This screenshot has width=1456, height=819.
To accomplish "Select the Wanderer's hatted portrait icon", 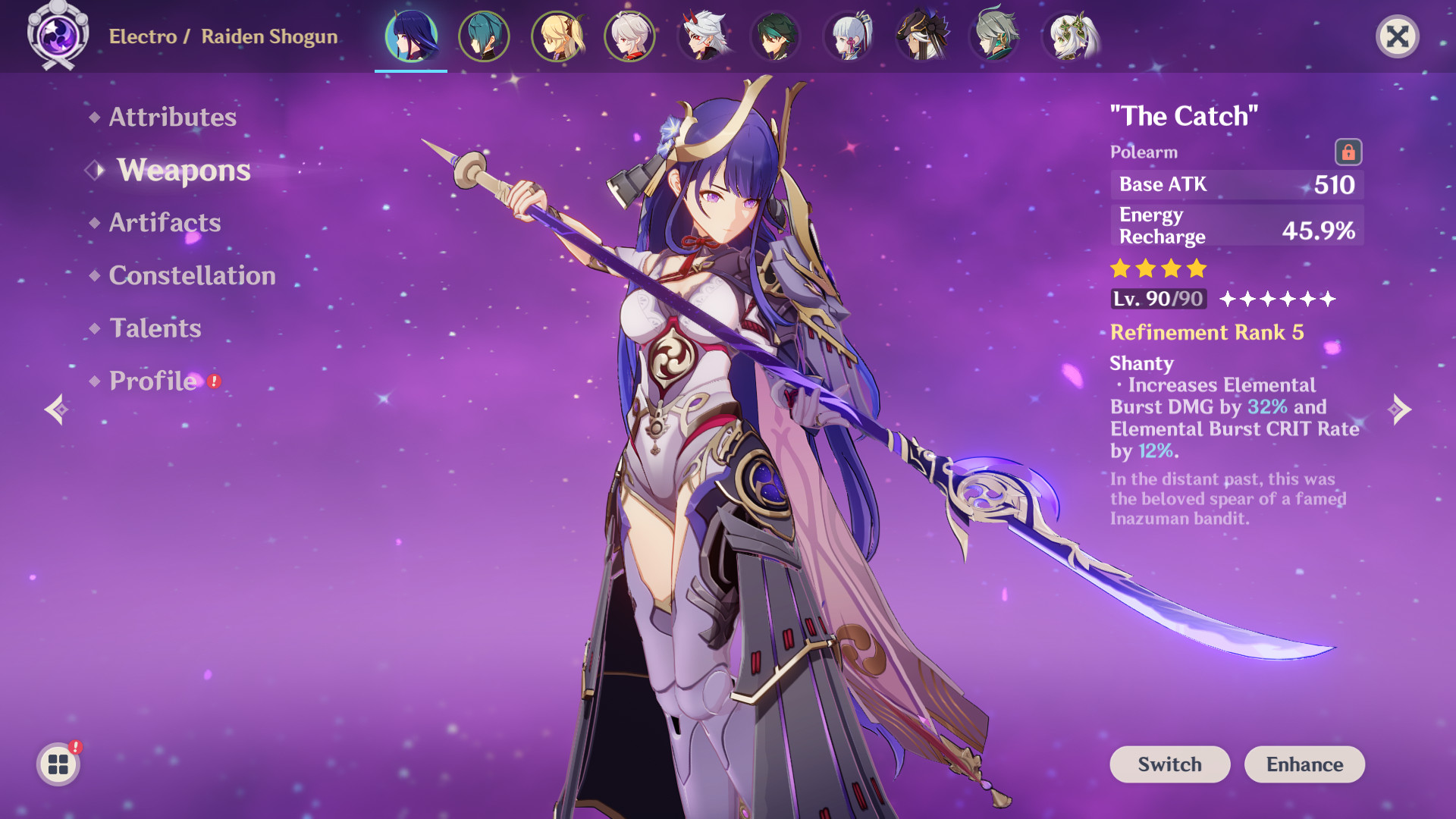I will tap(921, 36).
